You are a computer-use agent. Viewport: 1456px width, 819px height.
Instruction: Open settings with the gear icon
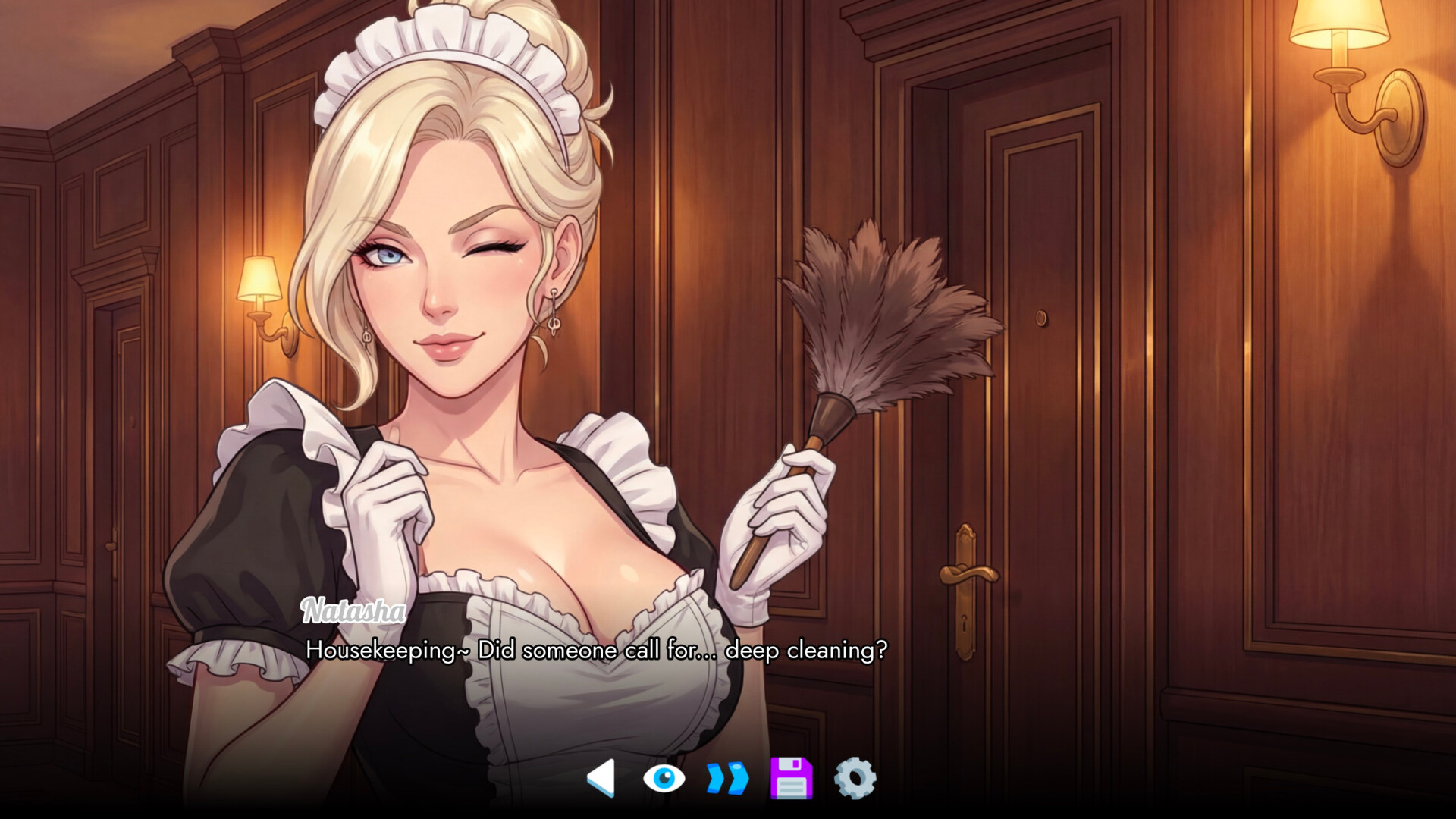[x=855, y=778]
